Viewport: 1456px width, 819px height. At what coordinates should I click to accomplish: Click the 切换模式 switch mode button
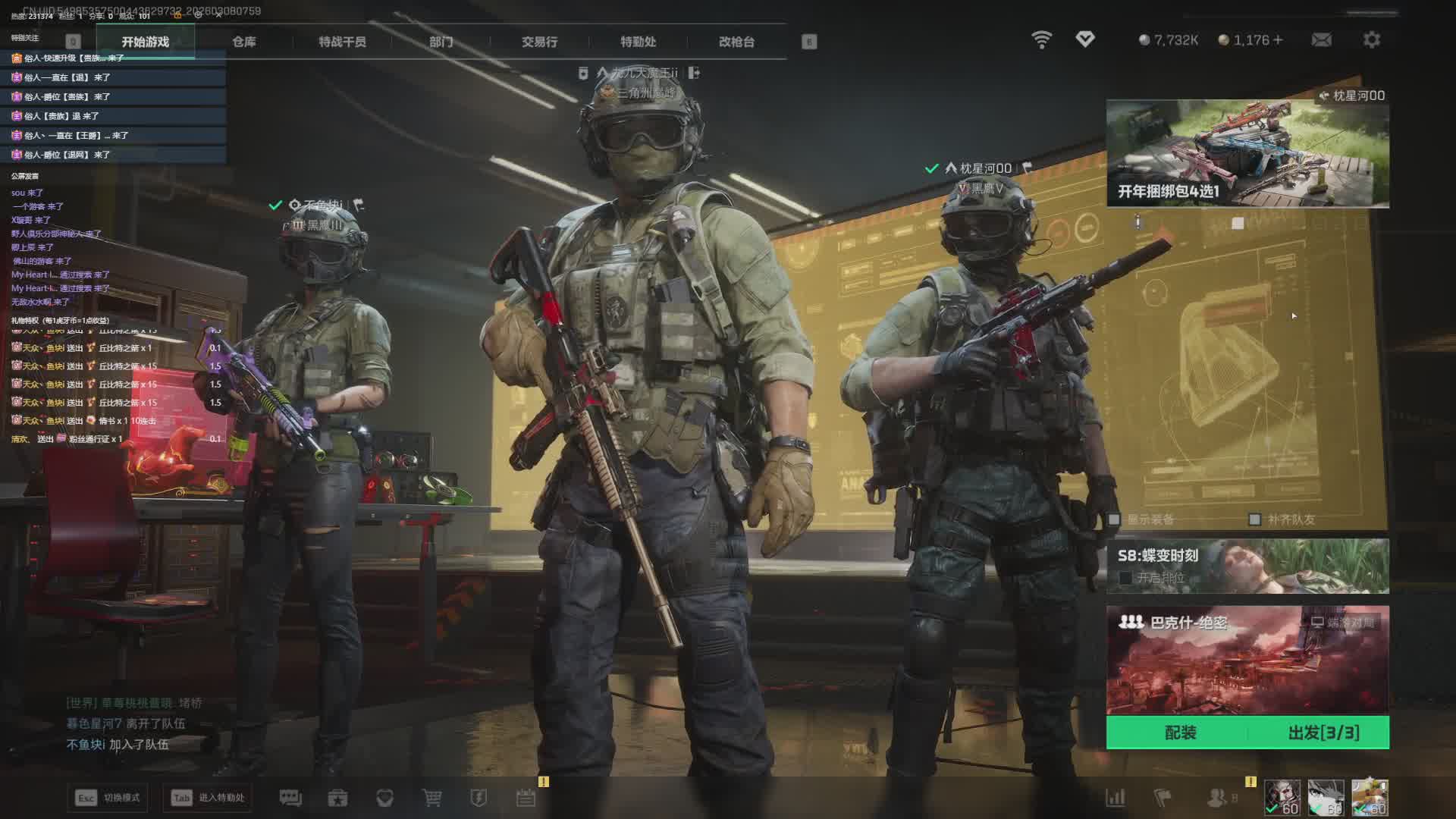108,798
